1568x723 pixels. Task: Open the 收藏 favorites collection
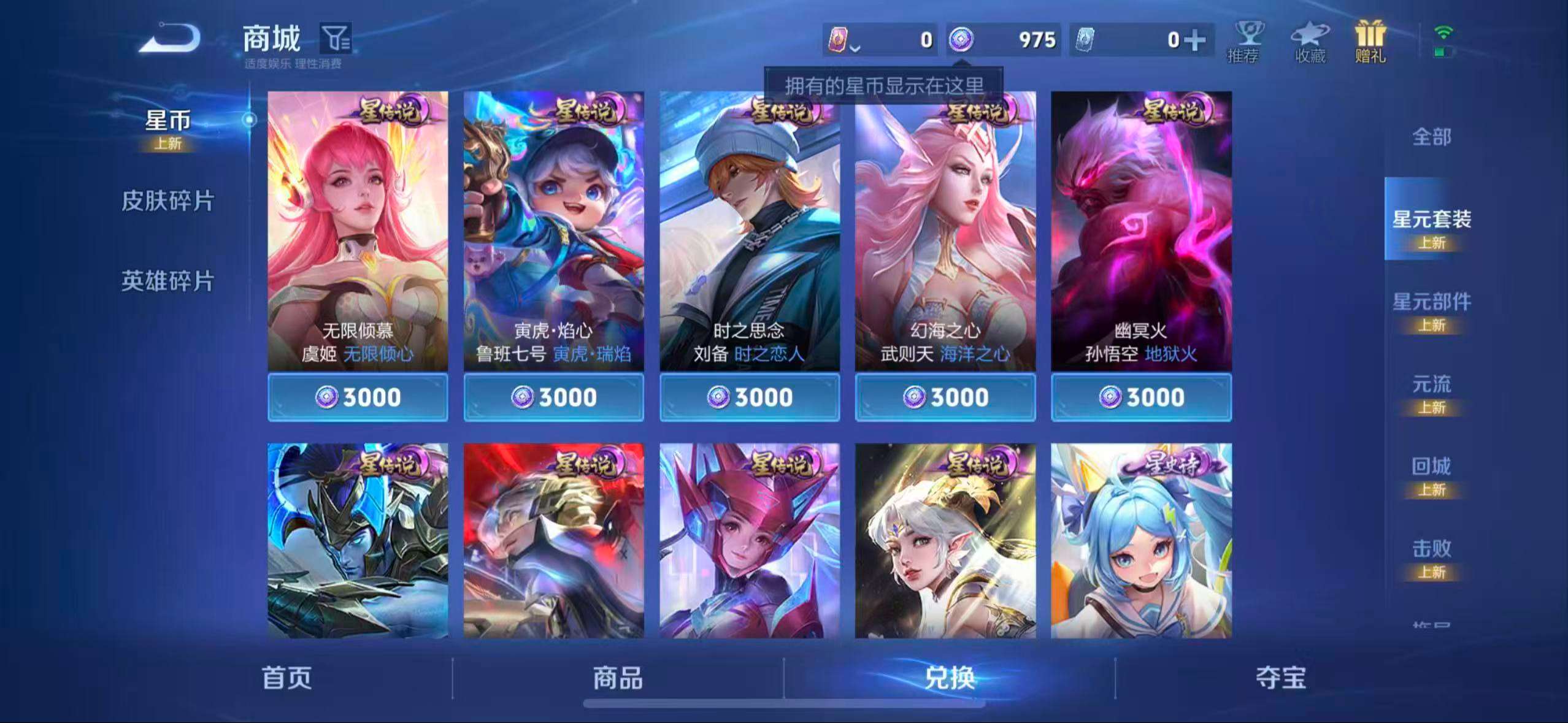[1309, 40]
